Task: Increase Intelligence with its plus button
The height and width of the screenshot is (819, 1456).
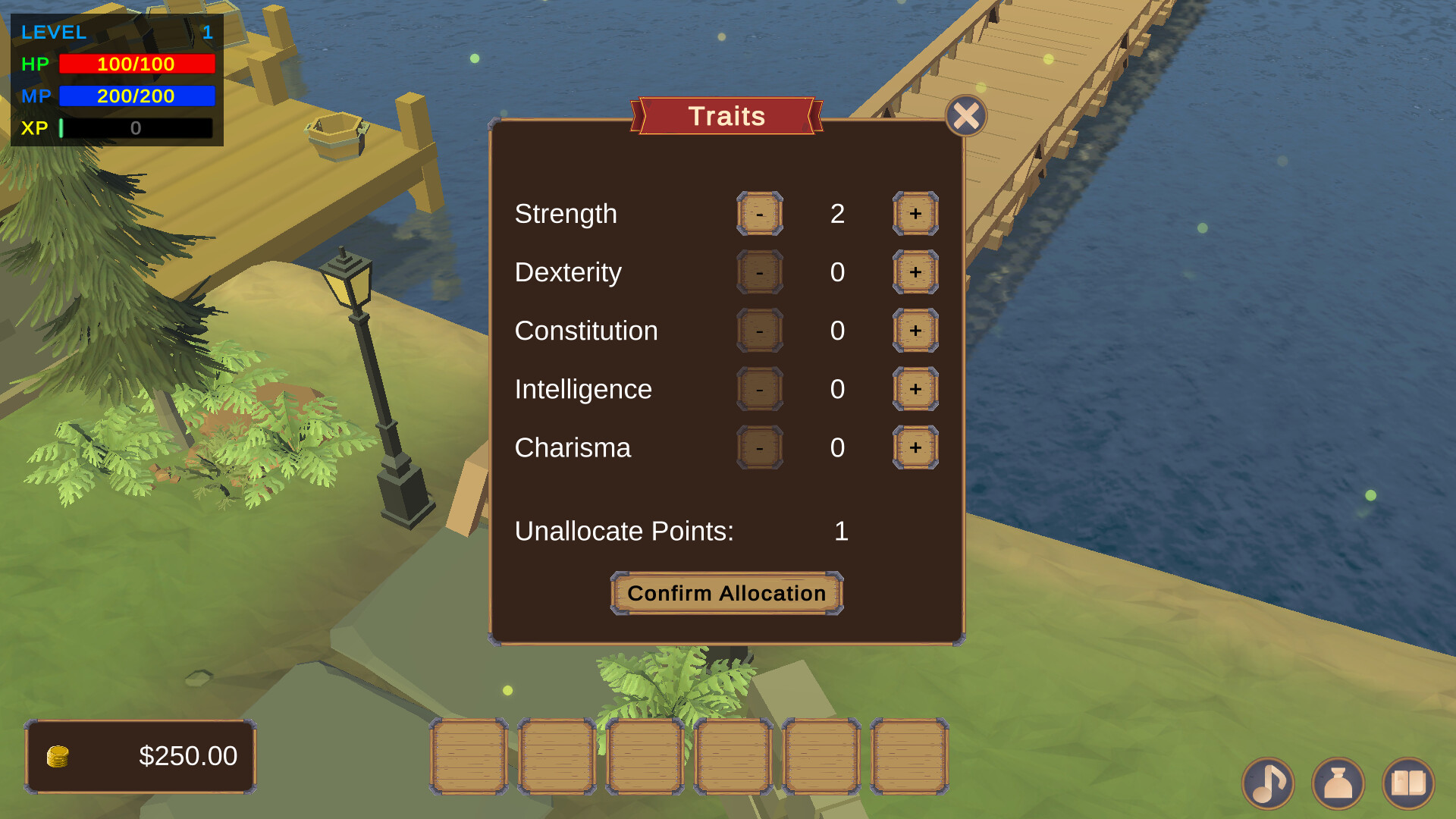Action: (914, 389)
